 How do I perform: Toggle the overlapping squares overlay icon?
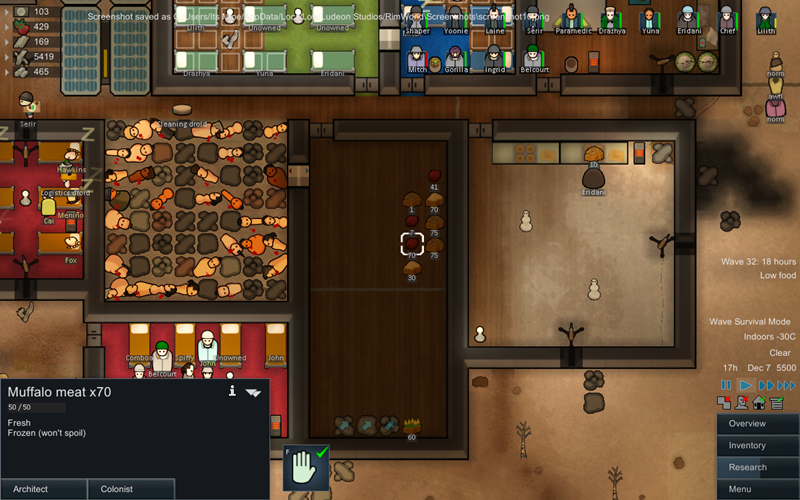725,403
